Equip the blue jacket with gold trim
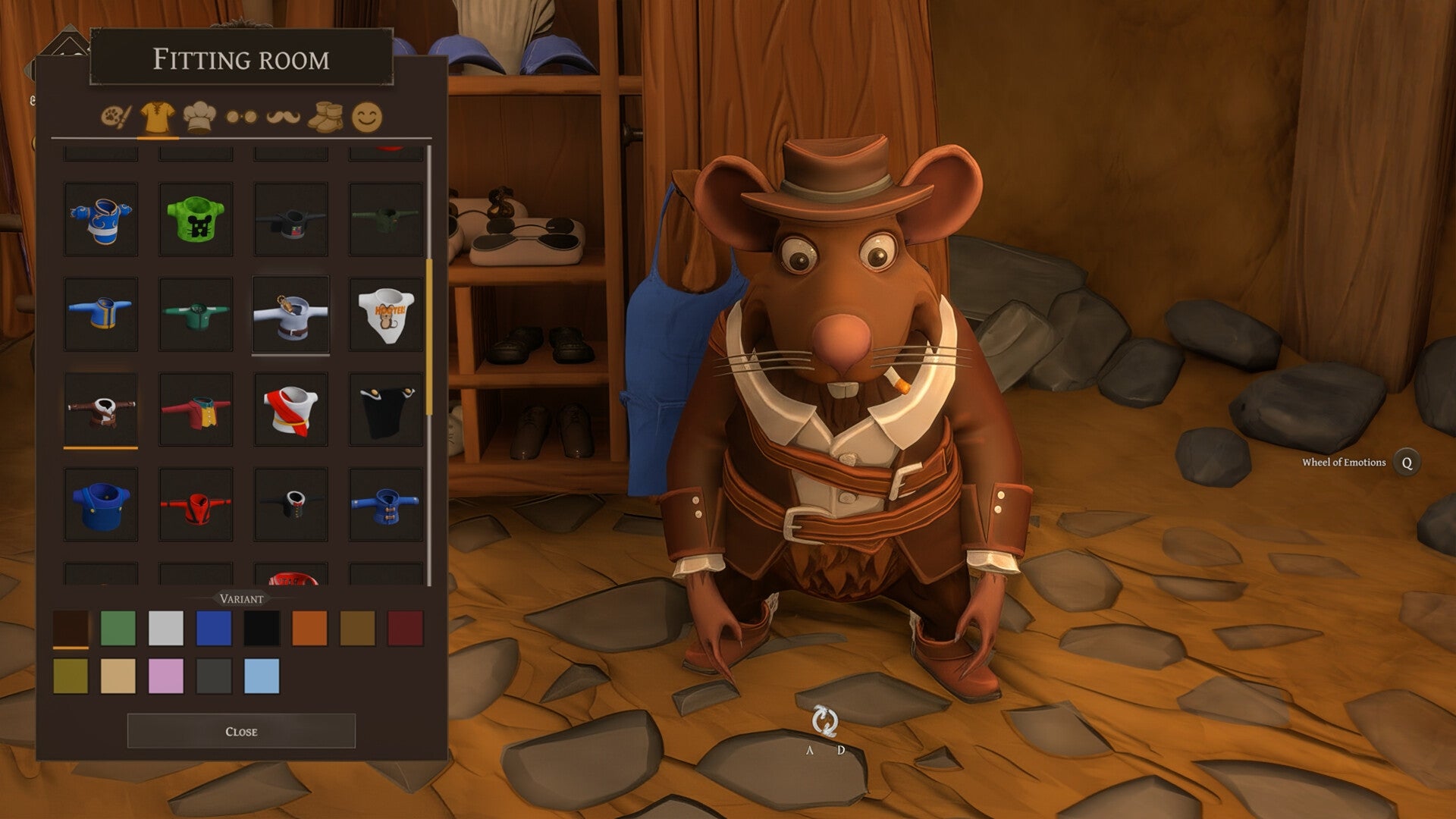This screenshot has width=1456, height=819. pos(101,314)
